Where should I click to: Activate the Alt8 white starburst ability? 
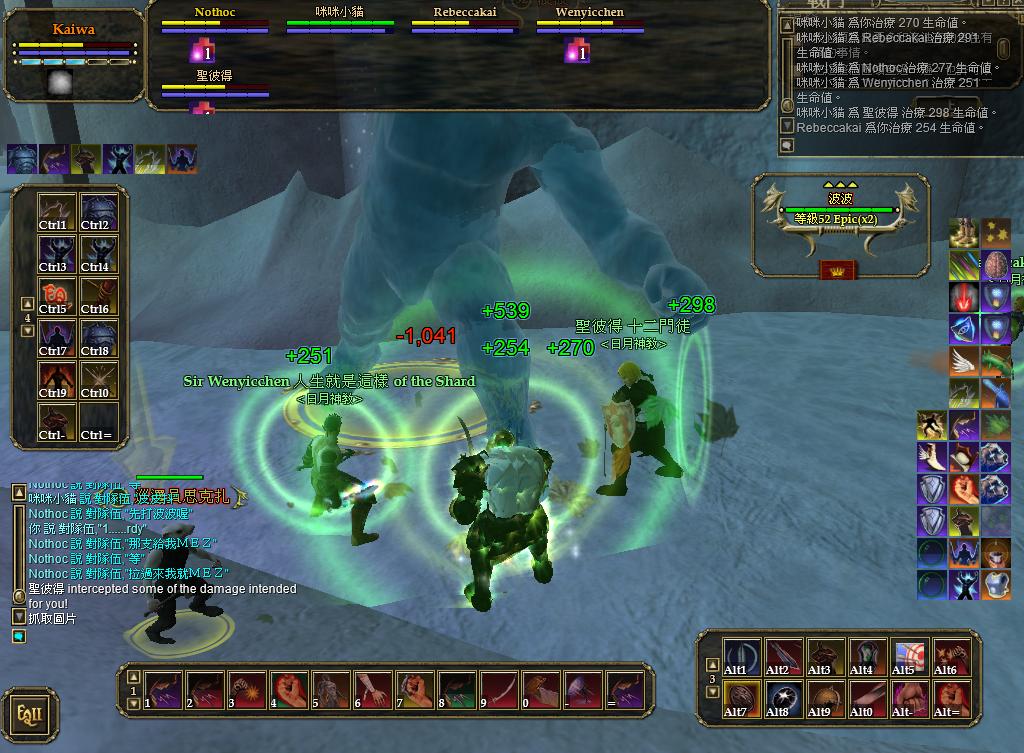(x=783, y=699)
